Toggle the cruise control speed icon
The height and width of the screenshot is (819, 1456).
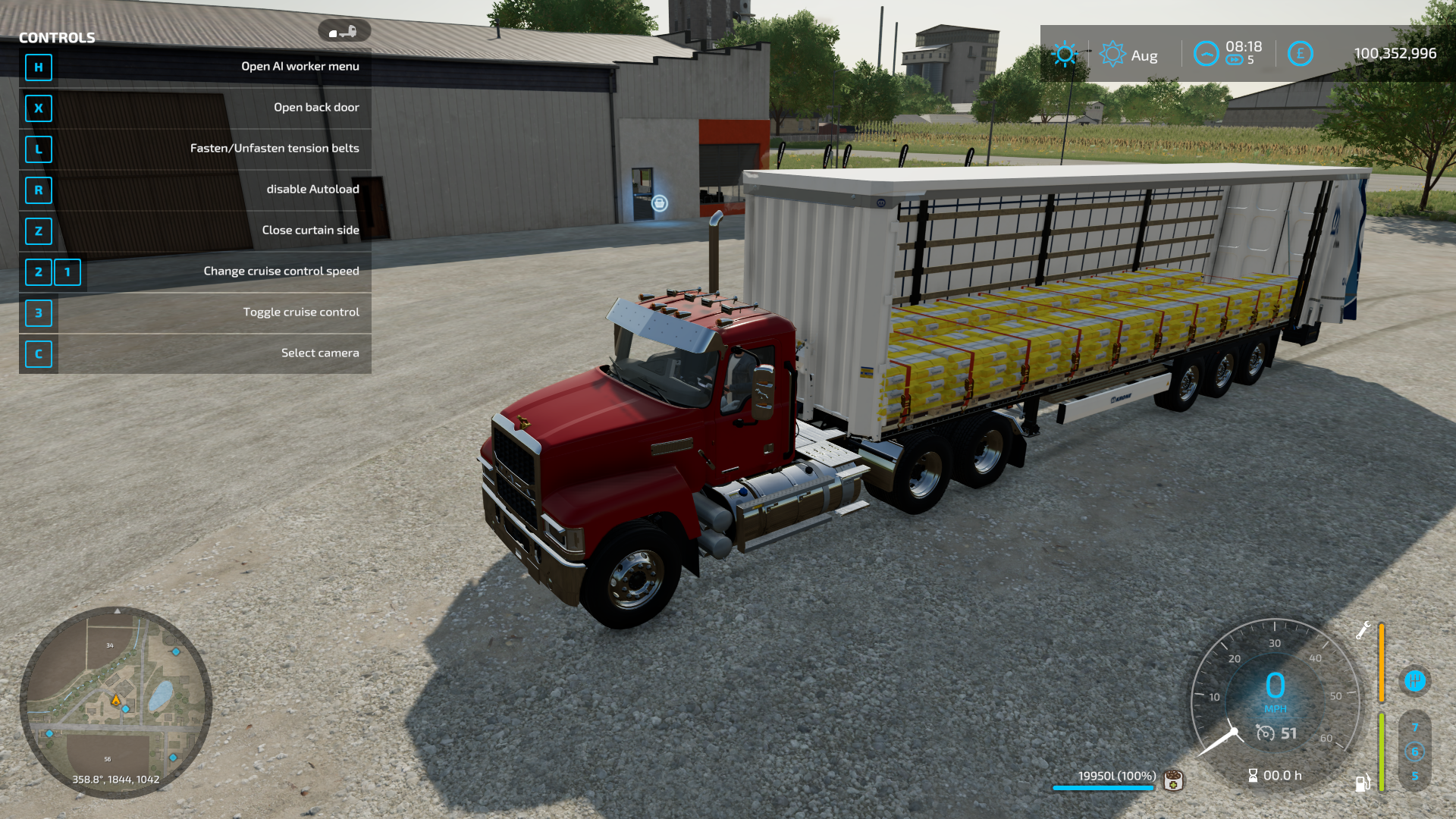click(1265, 733)
